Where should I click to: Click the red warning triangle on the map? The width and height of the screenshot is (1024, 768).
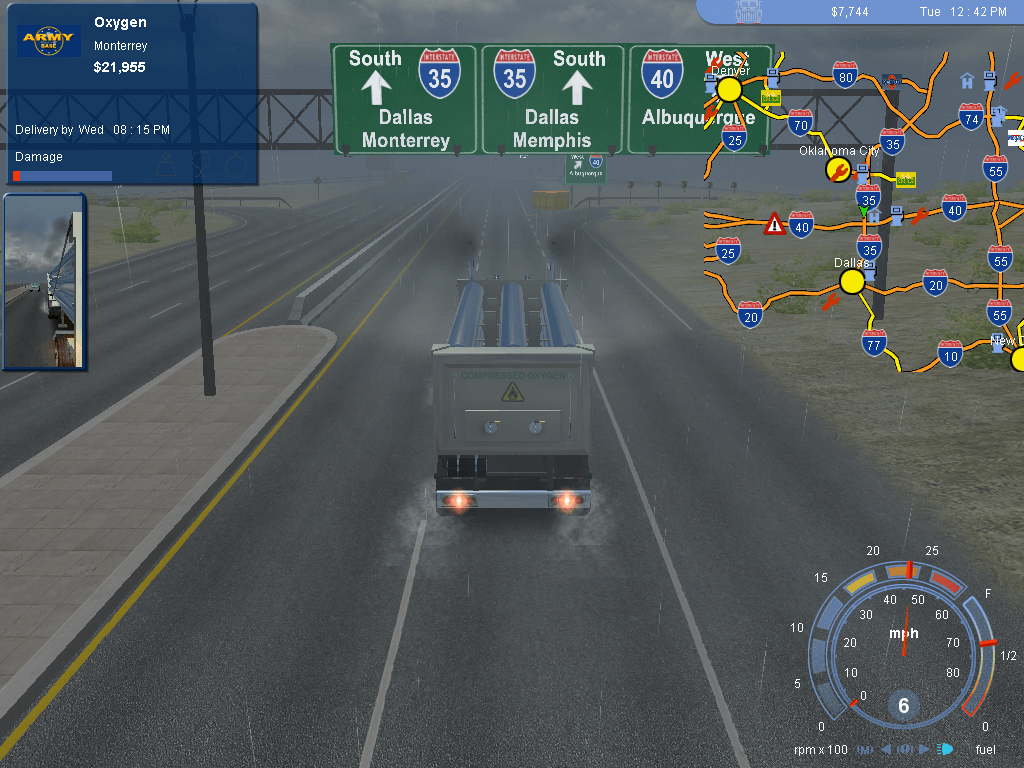775,223
